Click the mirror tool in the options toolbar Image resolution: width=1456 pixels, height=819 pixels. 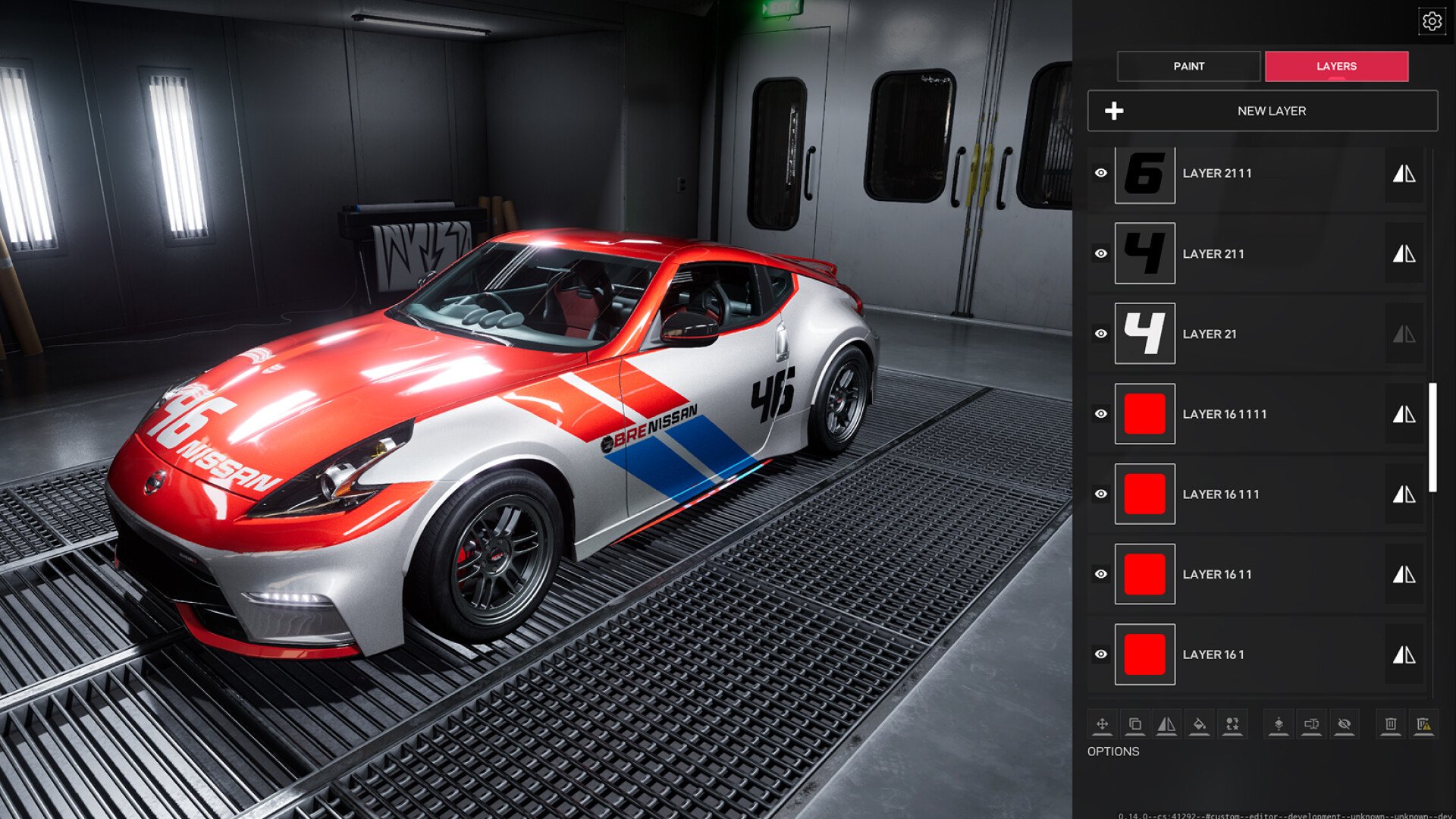pyautogui.click(x=1166, y=724)
